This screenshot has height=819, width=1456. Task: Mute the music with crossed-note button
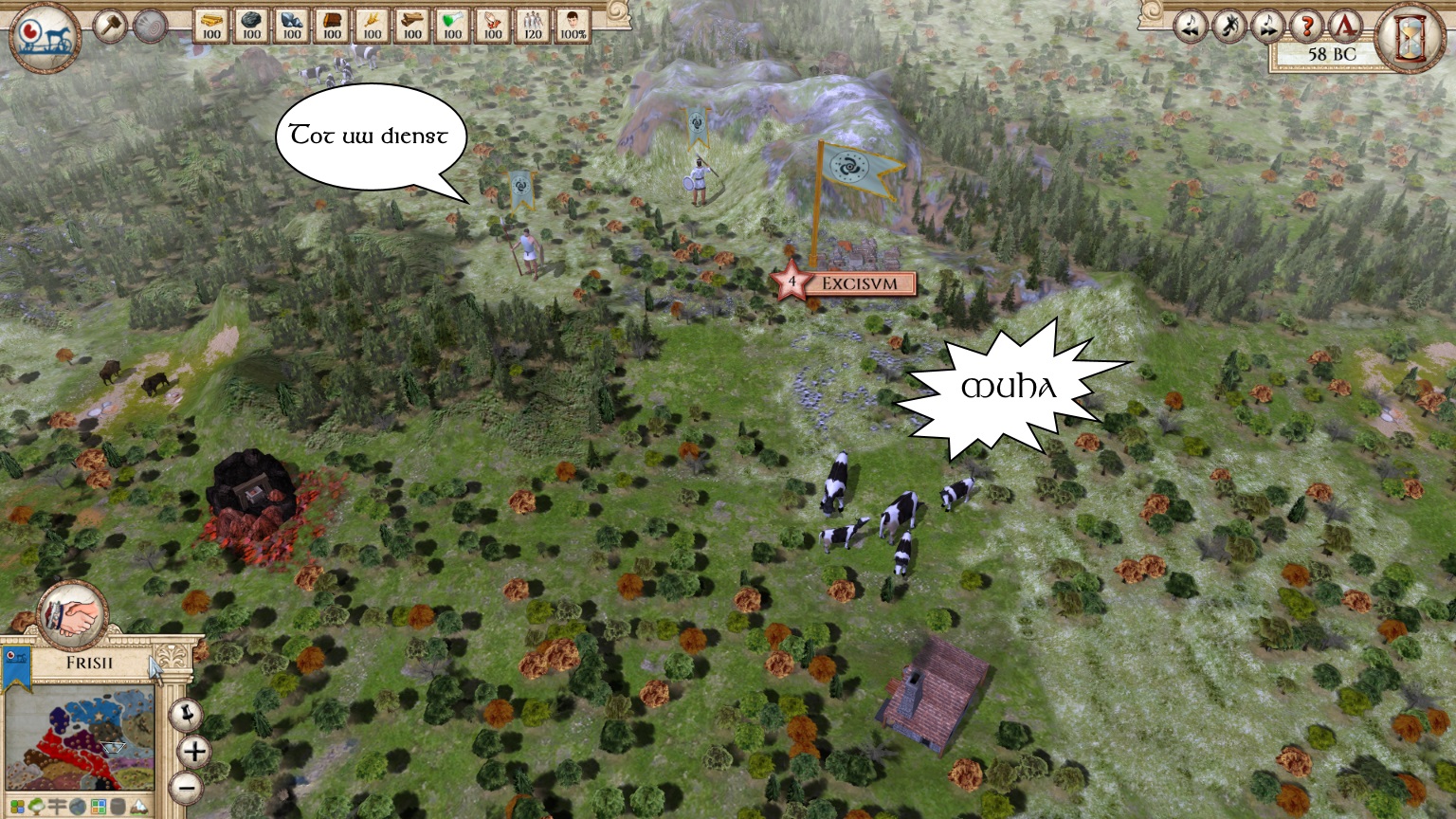(x=1228, y=26)
